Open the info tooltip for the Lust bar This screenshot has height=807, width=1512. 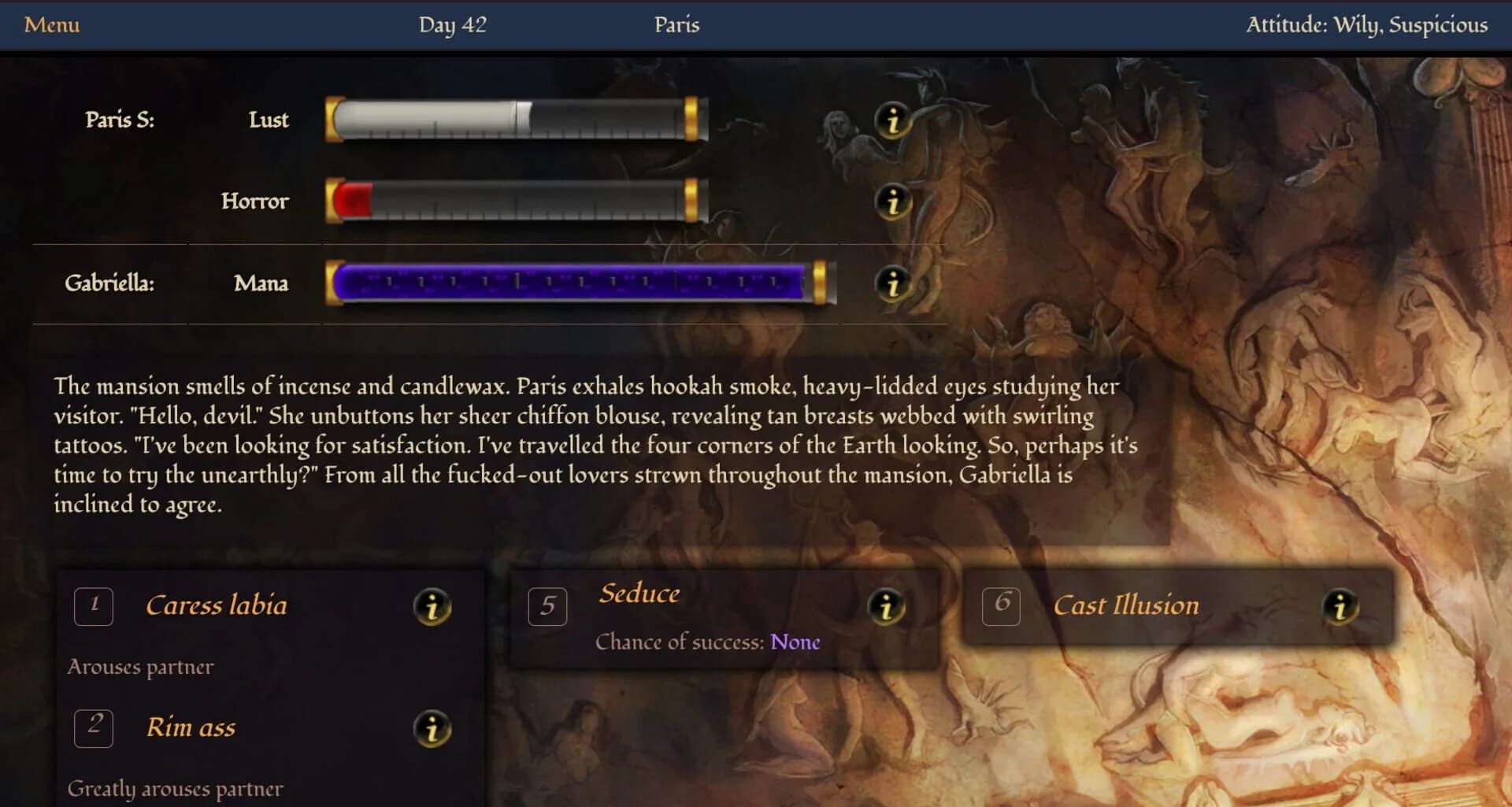(x=892, y=121)
